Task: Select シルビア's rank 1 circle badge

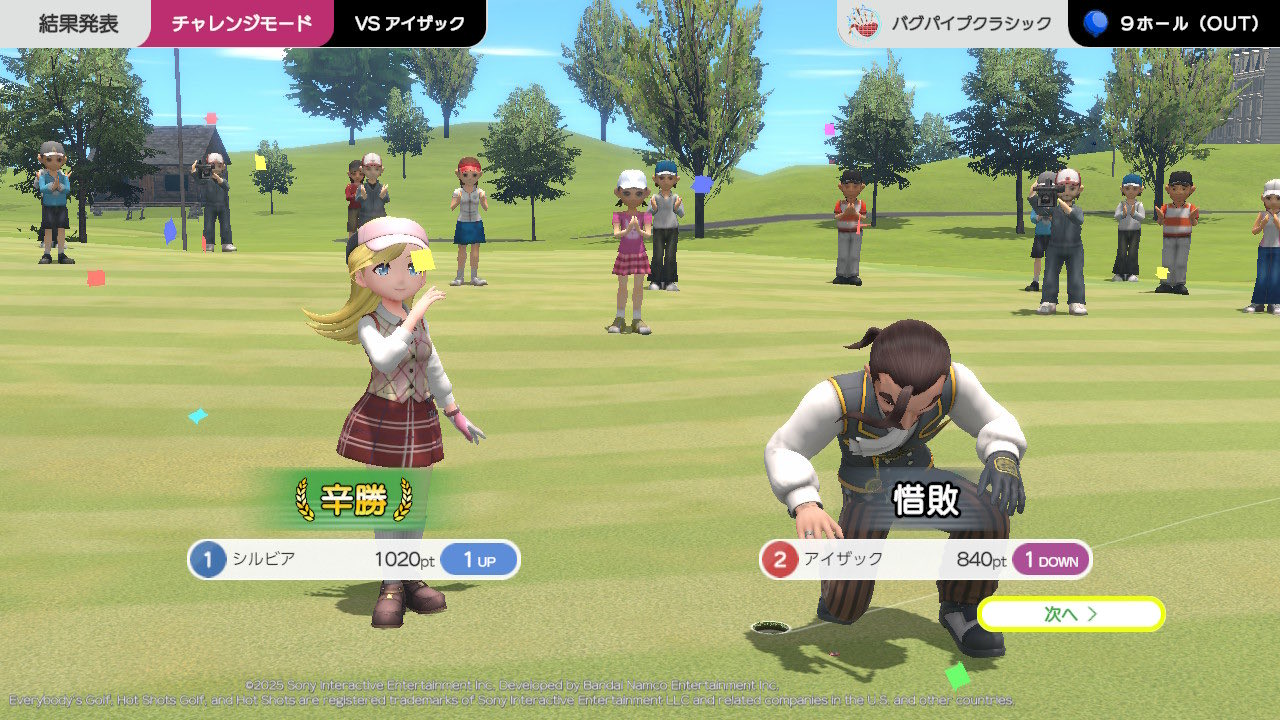Action: [x=210, y=560]
